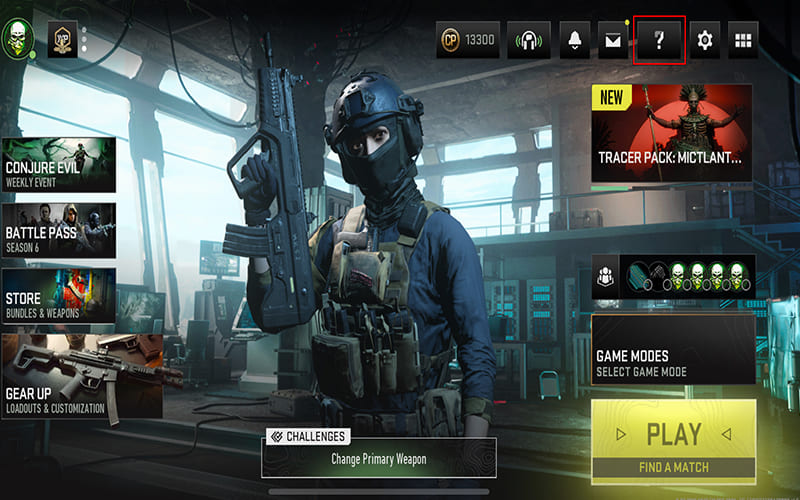Image resolution: width=800 pixels, height=500 pixels.
Task: Enter the Store bundles and weapons
Action: [59, 297]
